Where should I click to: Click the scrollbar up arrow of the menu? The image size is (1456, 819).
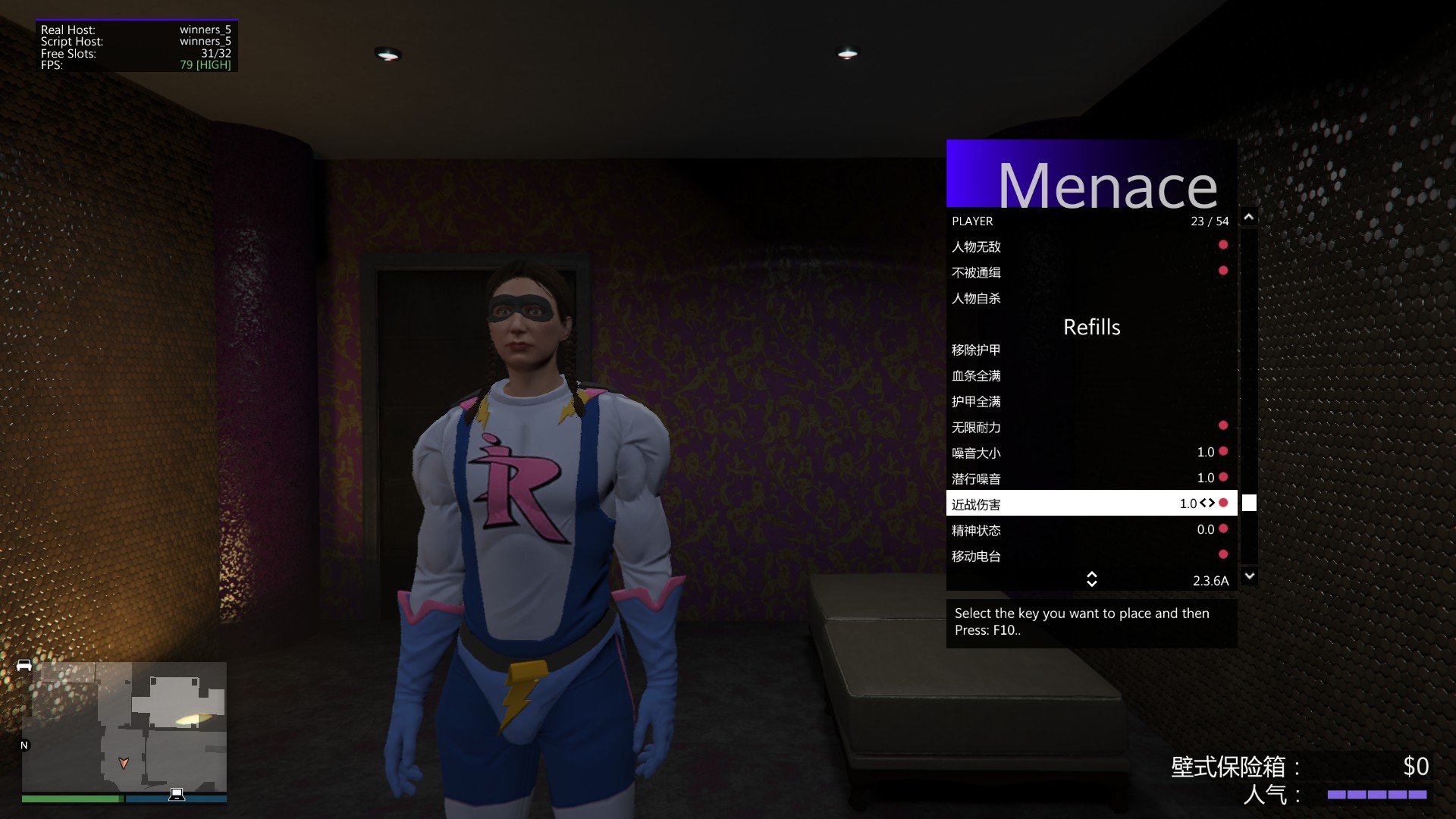[1249, 218]
